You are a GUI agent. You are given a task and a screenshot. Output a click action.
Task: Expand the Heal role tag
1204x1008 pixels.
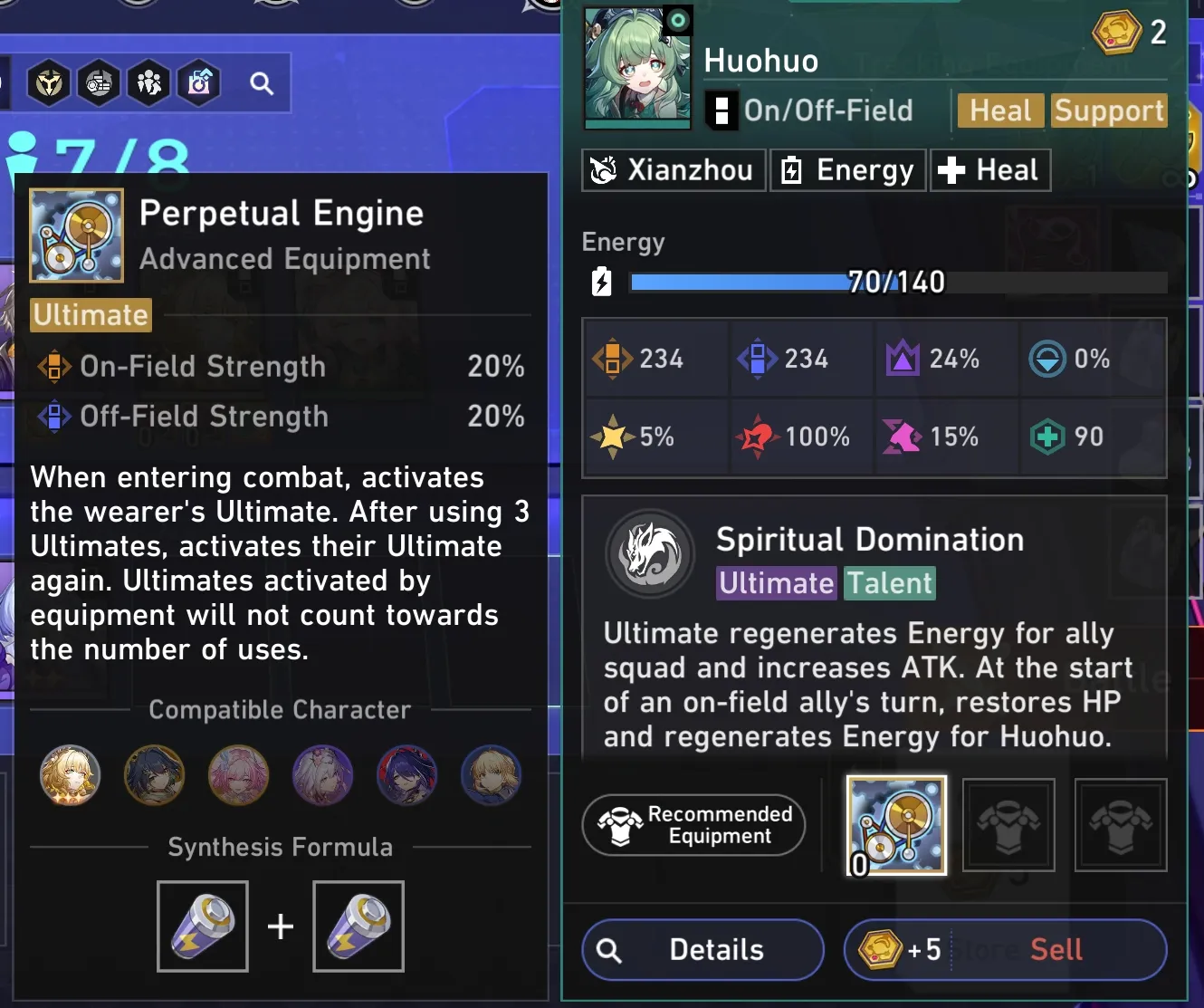pos(999,110)
